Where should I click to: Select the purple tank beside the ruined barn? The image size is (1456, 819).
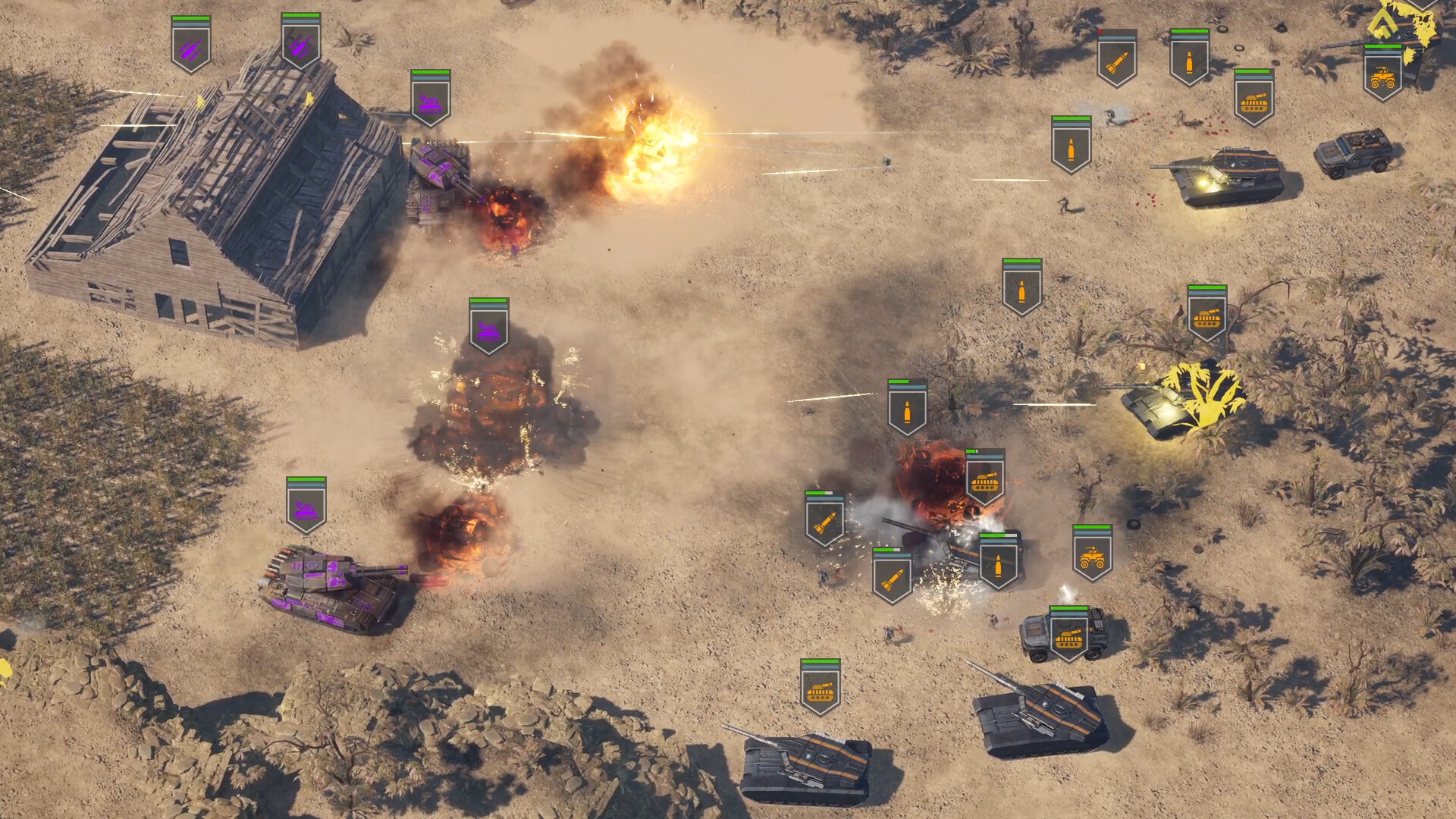pyautogui.click(x=436, y=186)
